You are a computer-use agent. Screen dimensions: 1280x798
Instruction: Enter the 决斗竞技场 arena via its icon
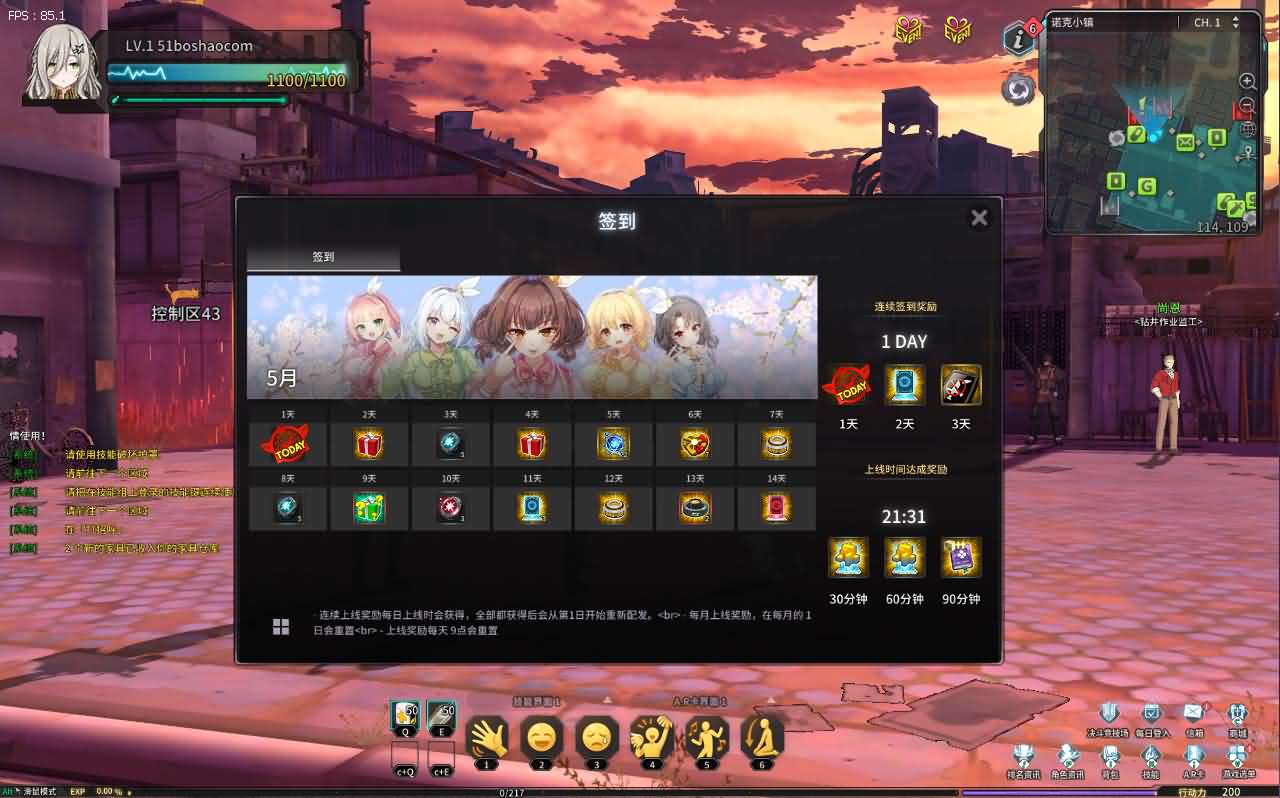point(1106,712)
